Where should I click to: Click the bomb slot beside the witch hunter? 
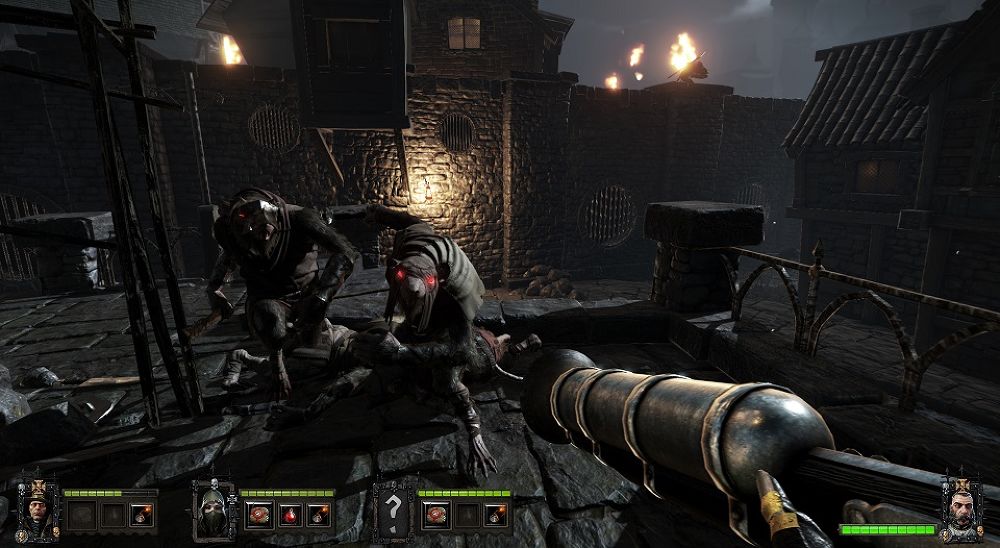pos(141,515)
